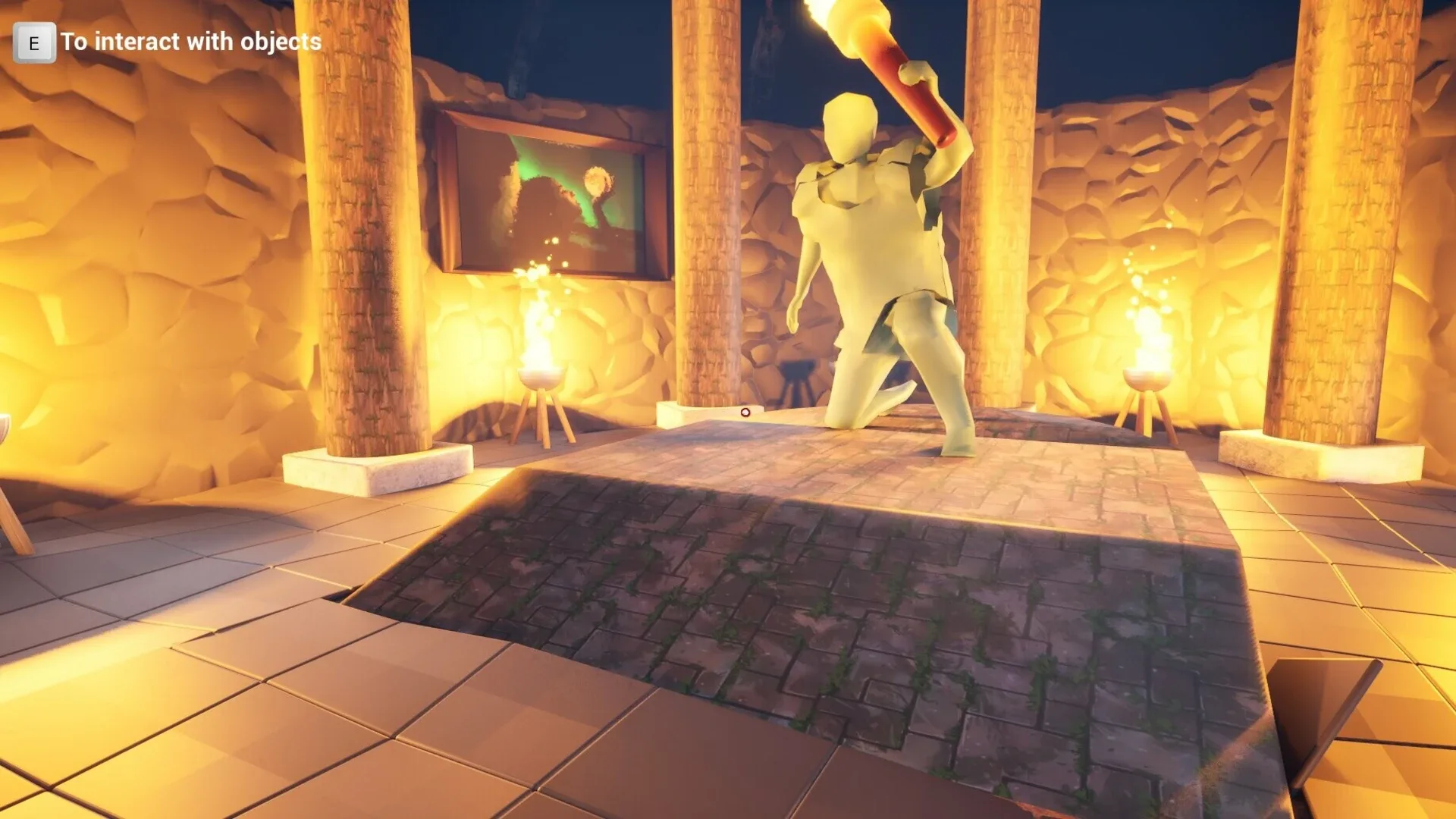Click the E key prompt icon
Viewport: 1456px width, 819px height.
[34, 42]
